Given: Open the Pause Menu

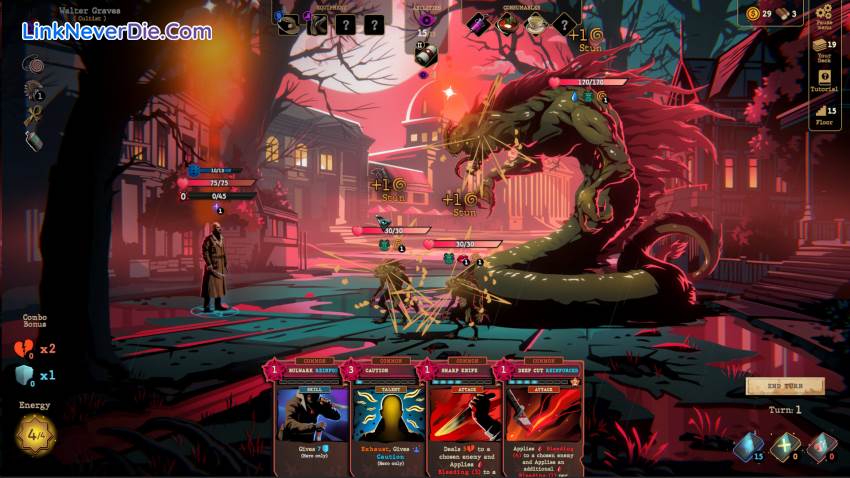Looking at the screenshot, I should coord(824,15).
